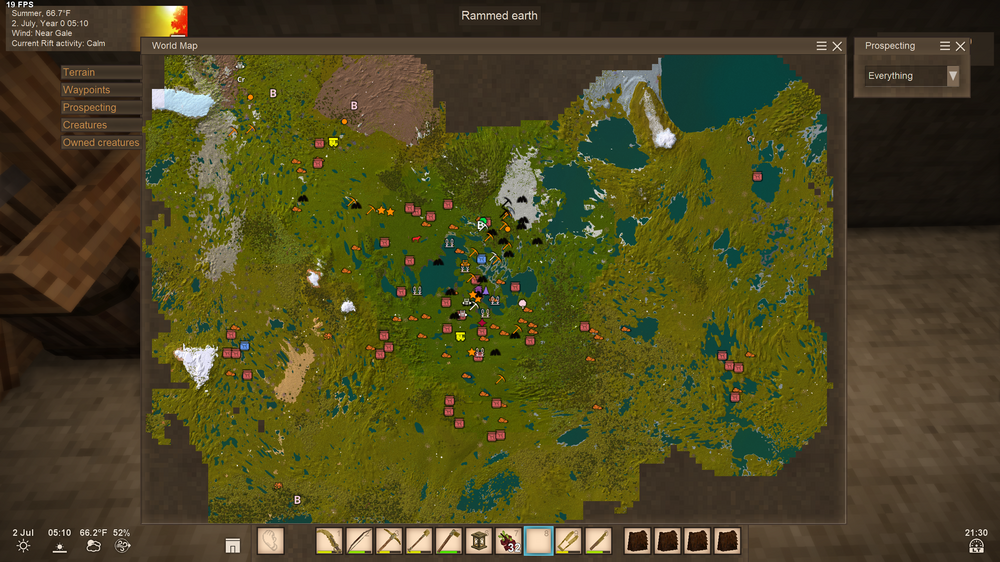Click the ear-shaped offhand slot
The width and height of the screenshot is (1000, 562).
coord(271,541)
